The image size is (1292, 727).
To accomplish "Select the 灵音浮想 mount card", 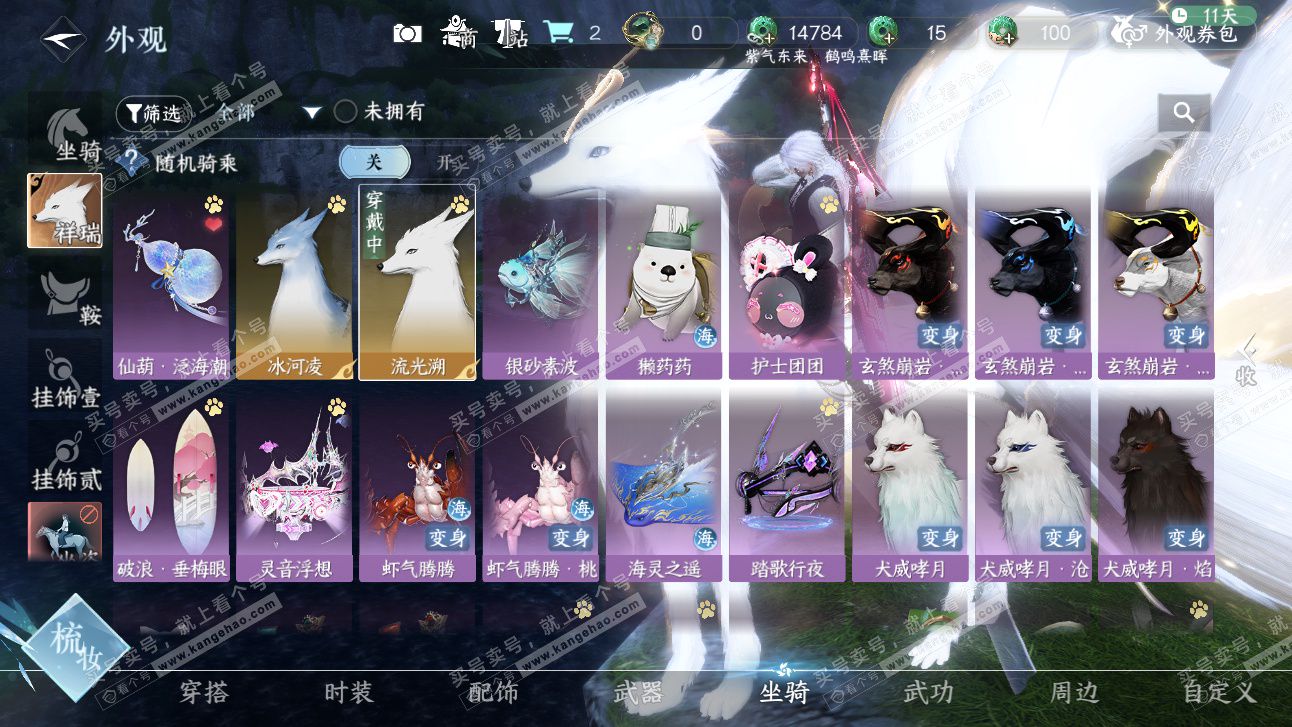I will coord(294,487).
